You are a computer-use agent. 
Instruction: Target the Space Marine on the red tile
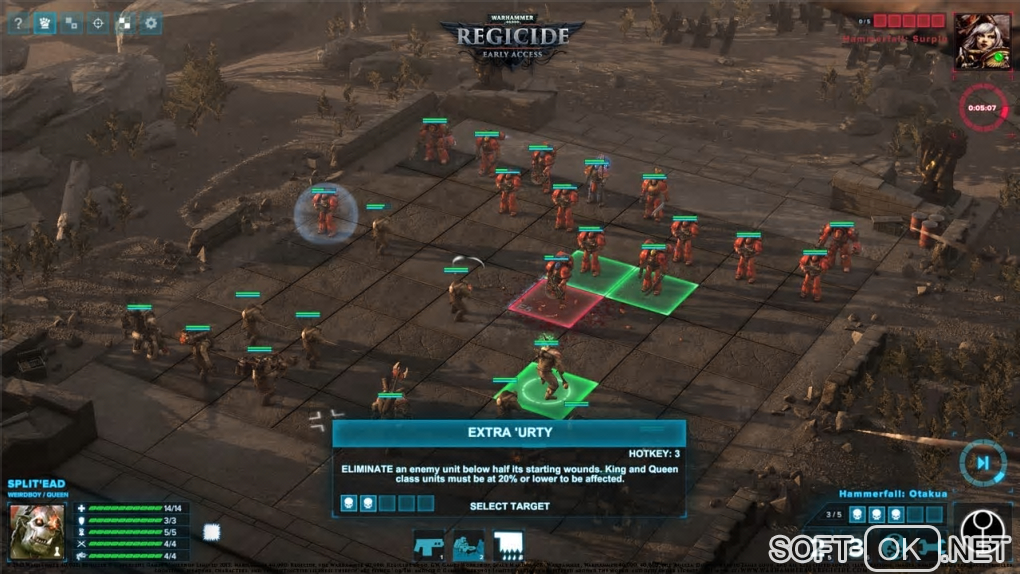click(558, 285)
